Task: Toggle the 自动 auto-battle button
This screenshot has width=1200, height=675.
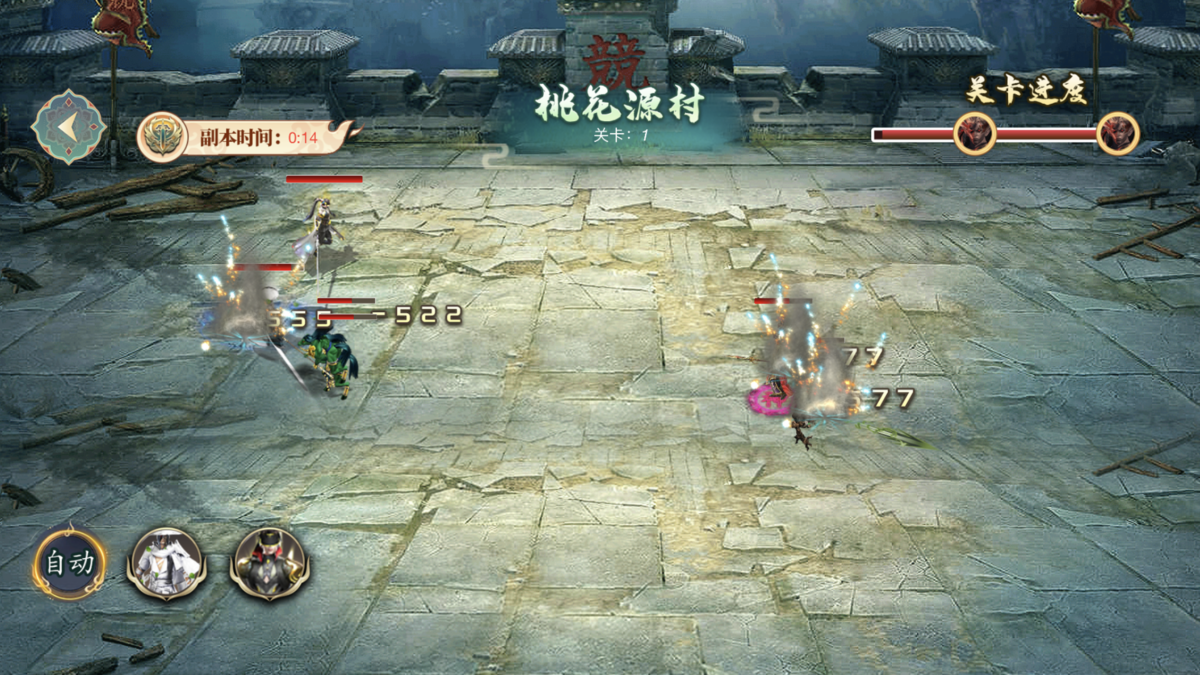Action: pos(70,563)
